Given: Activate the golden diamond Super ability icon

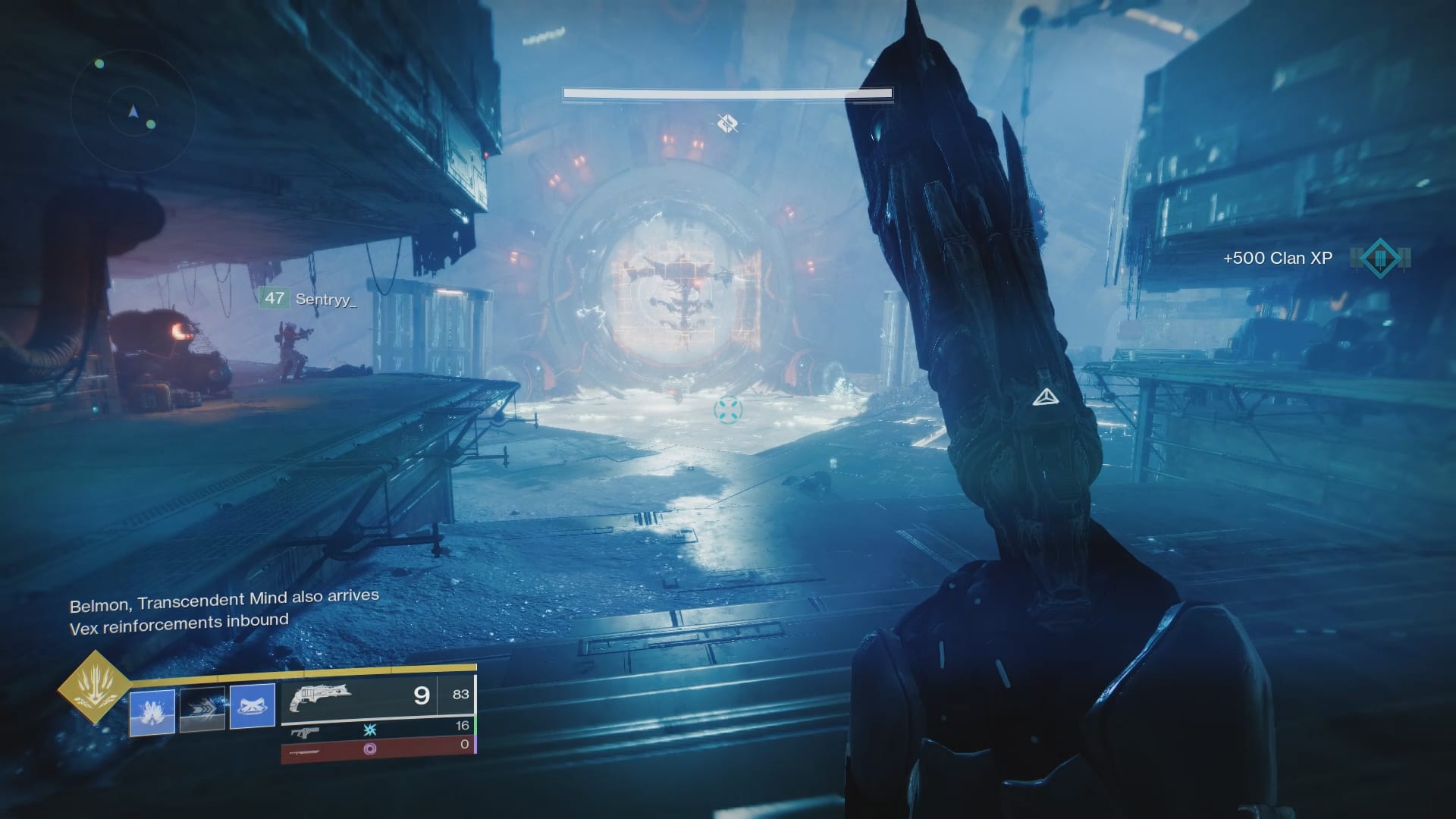Looking at the screenshot, I should click(x=94, y=688).
